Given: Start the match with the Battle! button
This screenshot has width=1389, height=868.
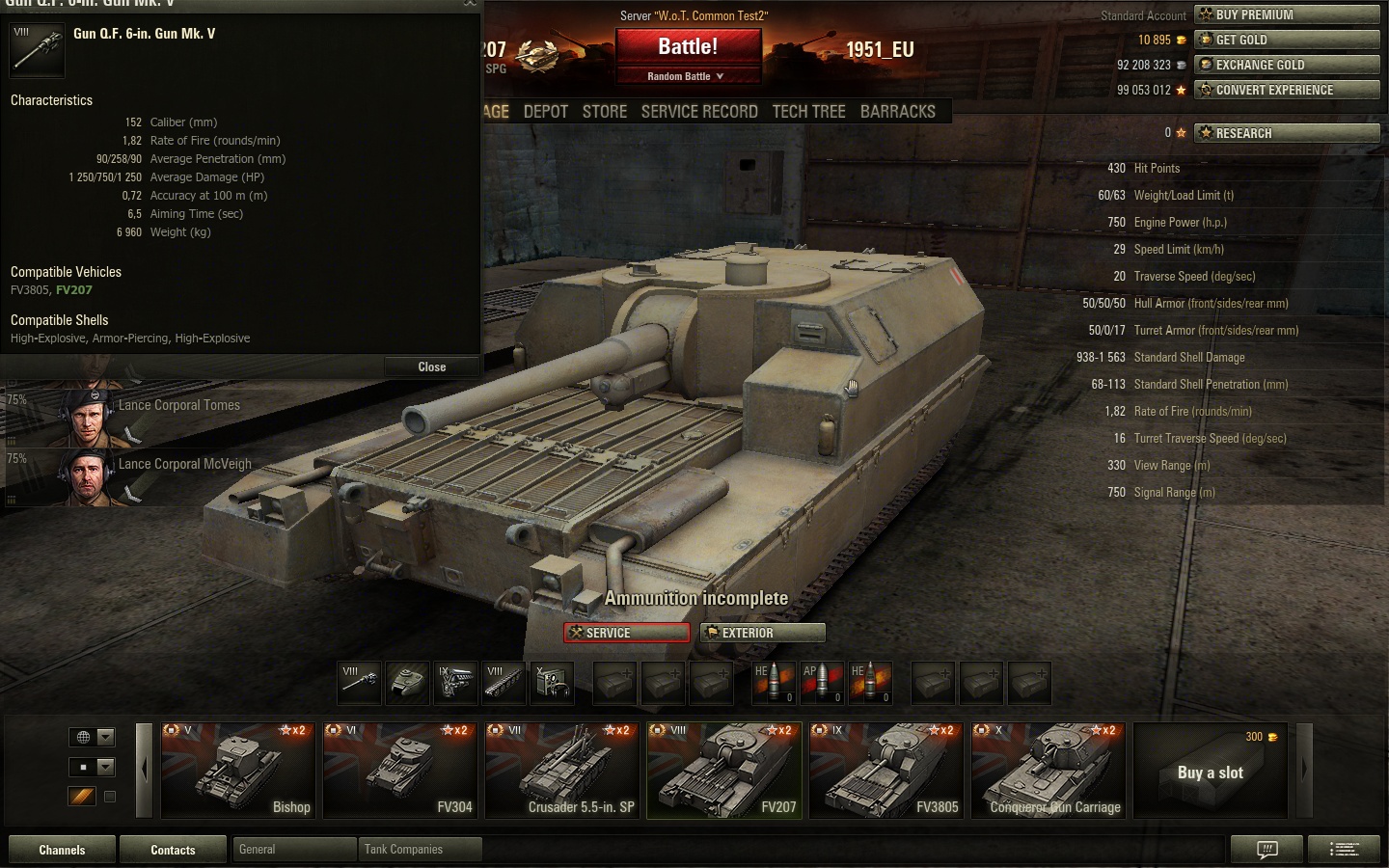Looking at the screenshot, I should pyautogui.click(x=688, y=47).
